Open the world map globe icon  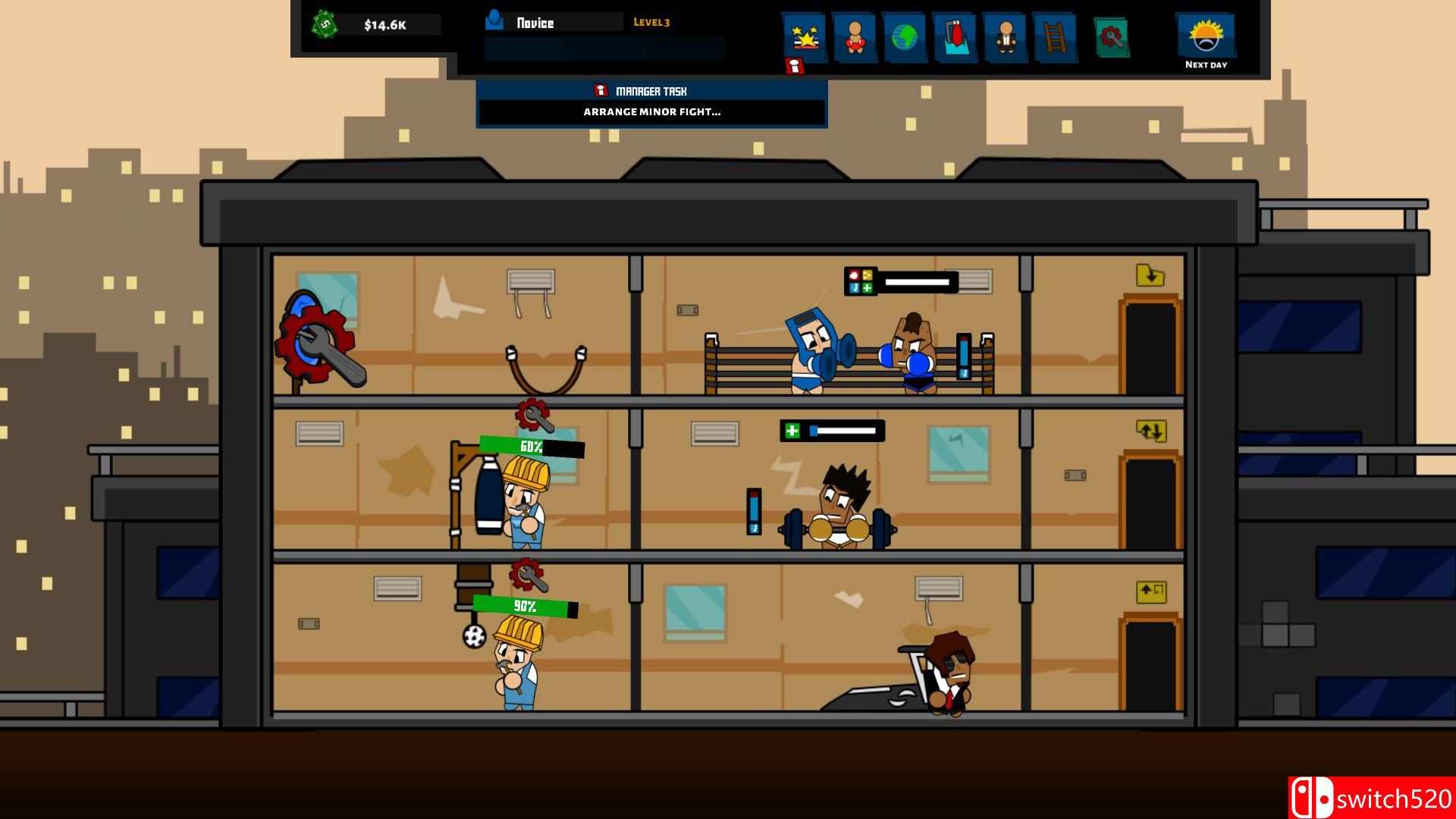tap(905, 34)
